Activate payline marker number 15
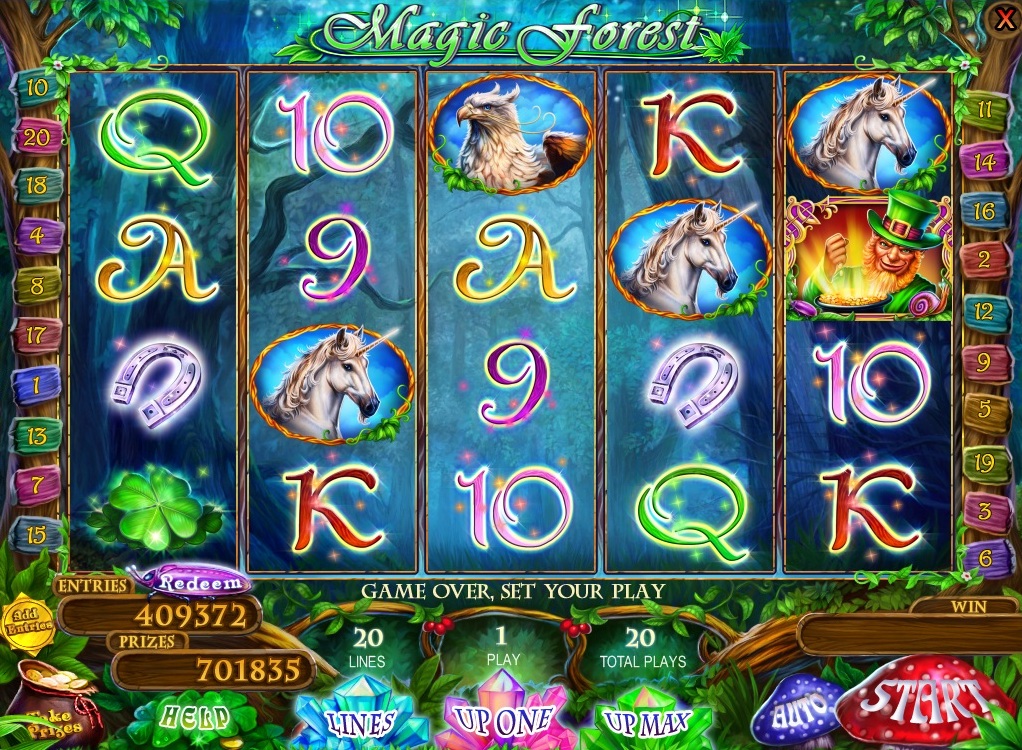The height and width of the screenshot is (750, 1022). [x=36, y=533]
